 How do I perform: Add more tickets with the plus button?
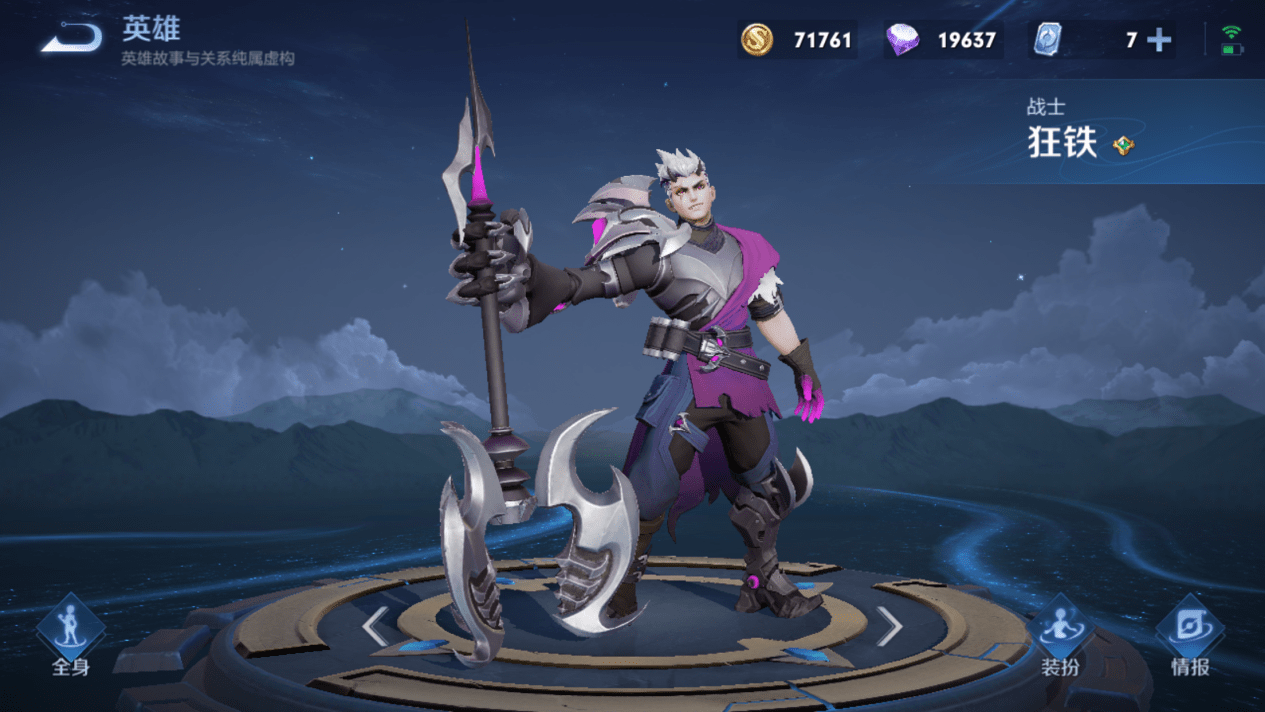click(1159, 40)
